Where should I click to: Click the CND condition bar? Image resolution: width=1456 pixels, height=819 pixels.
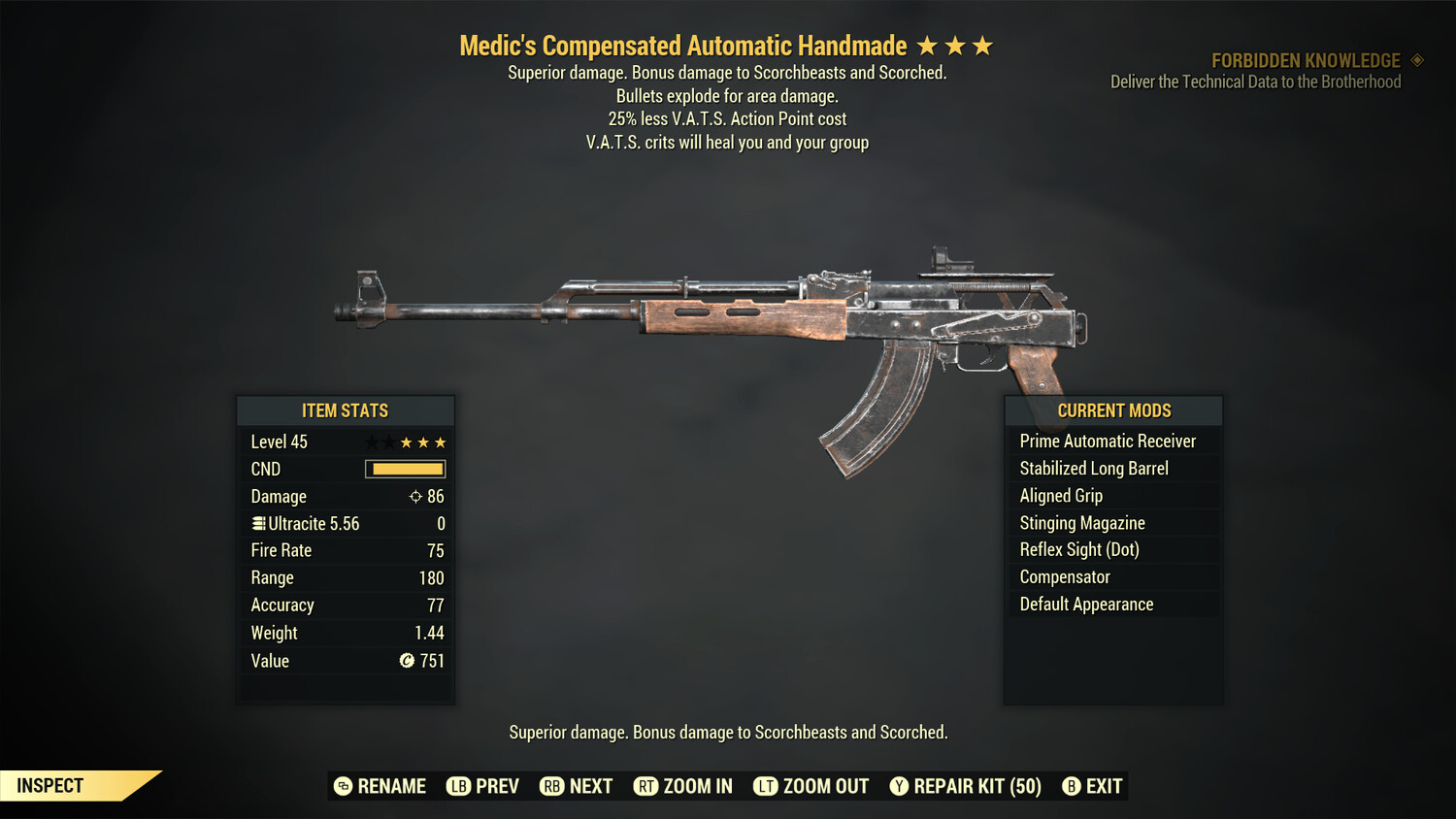coord(405,469)
